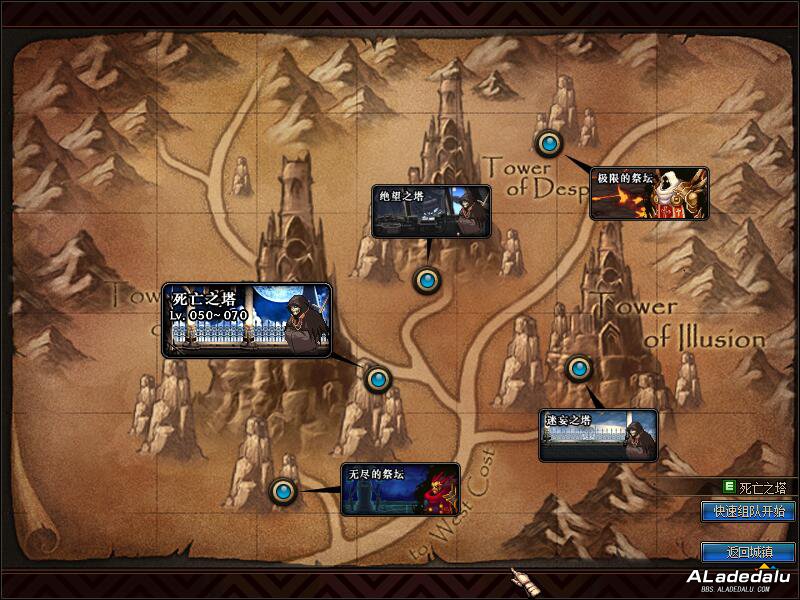Viewport: 800px width, 600px height.
Task: Select the blue map marker below 绝望之塔
Action: 427,280
